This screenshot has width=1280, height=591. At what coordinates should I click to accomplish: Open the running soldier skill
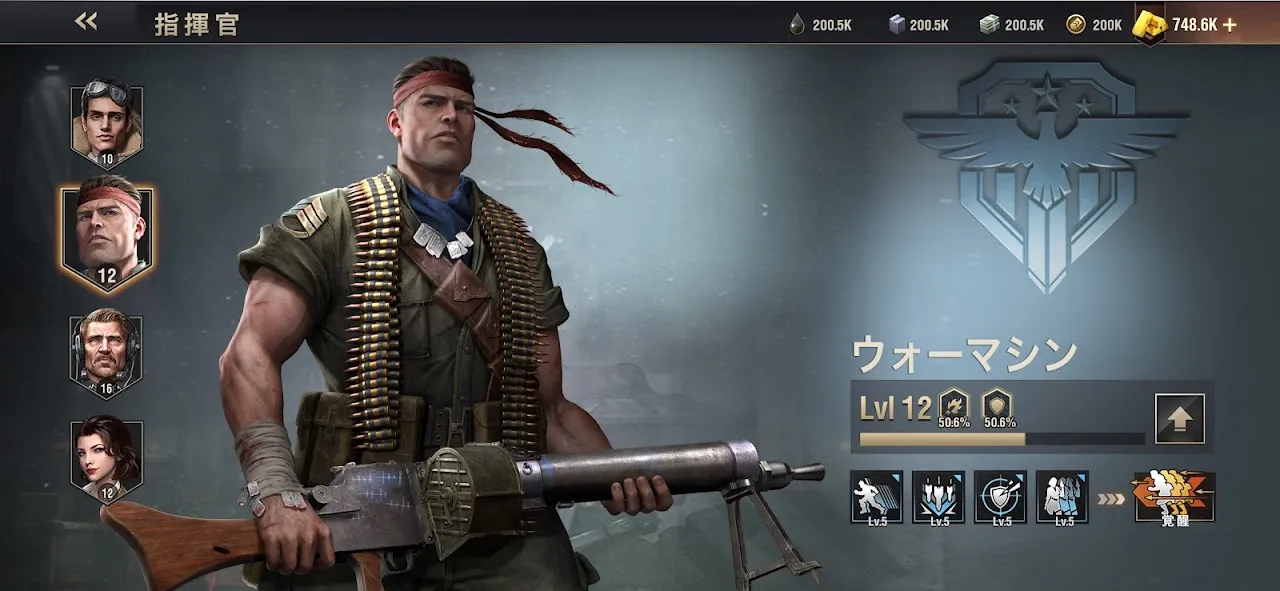876,497
